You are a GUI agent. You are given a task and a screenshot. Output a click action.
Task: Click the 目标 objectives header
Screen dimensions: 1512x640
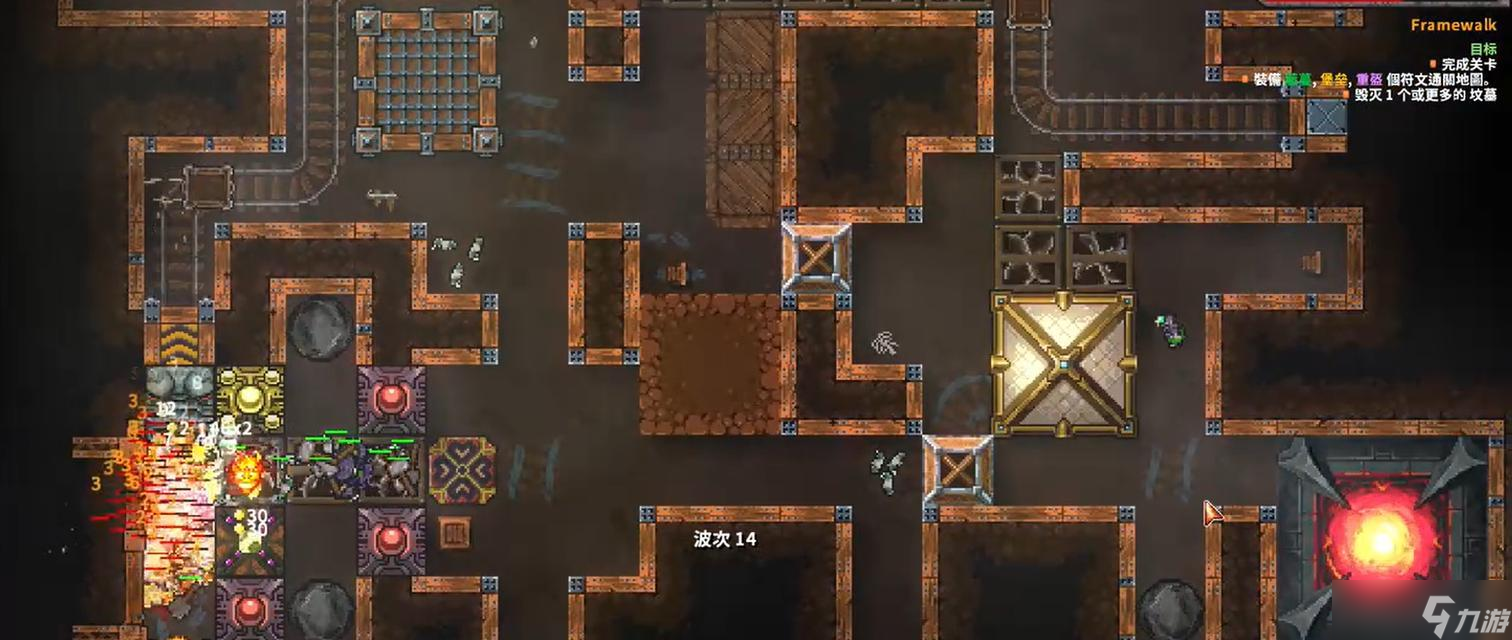(x=1483, y=49)
